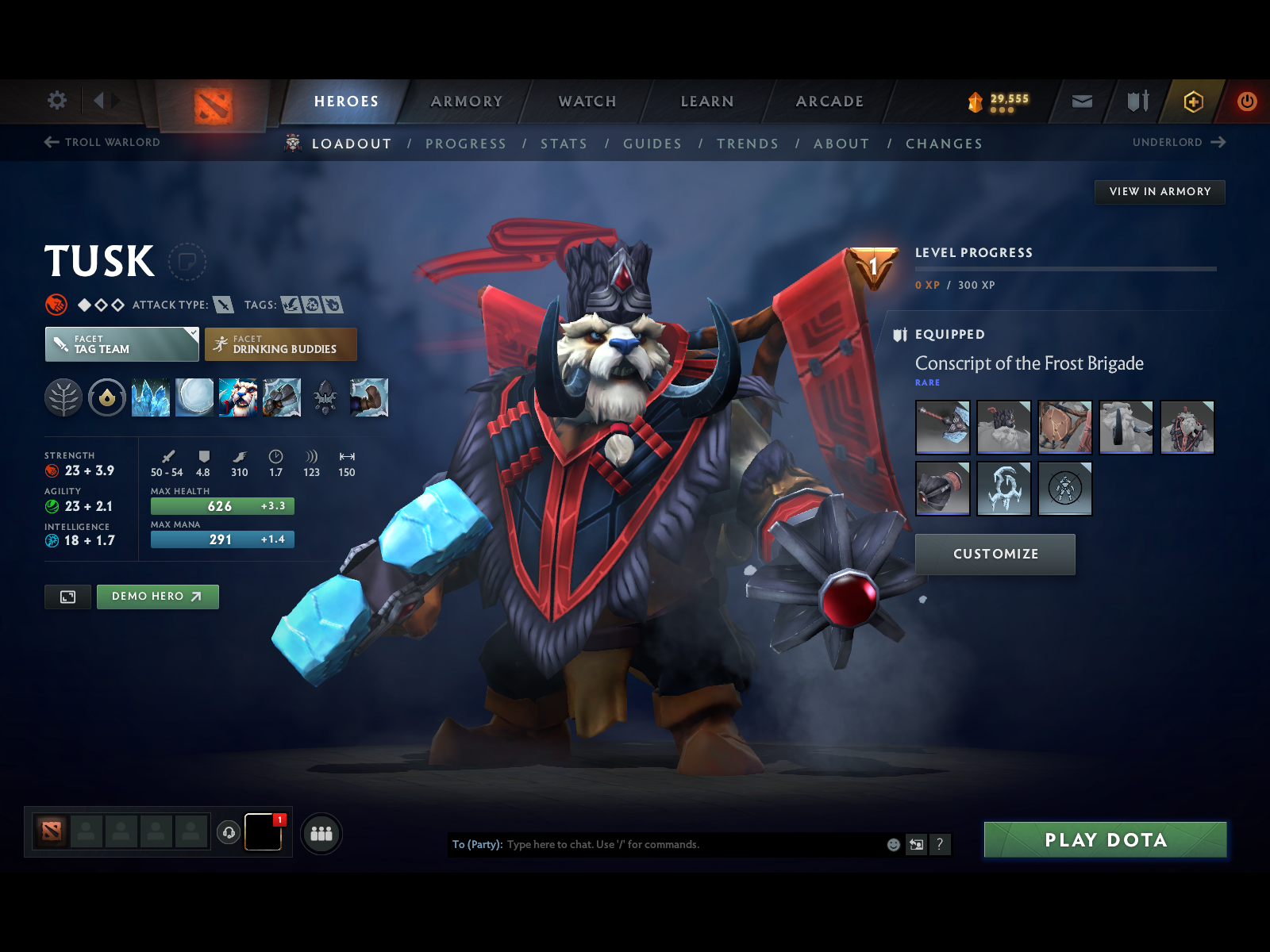Select the Tag Team facet
Screen dimensions: 1270x952
tap(121, 344)
